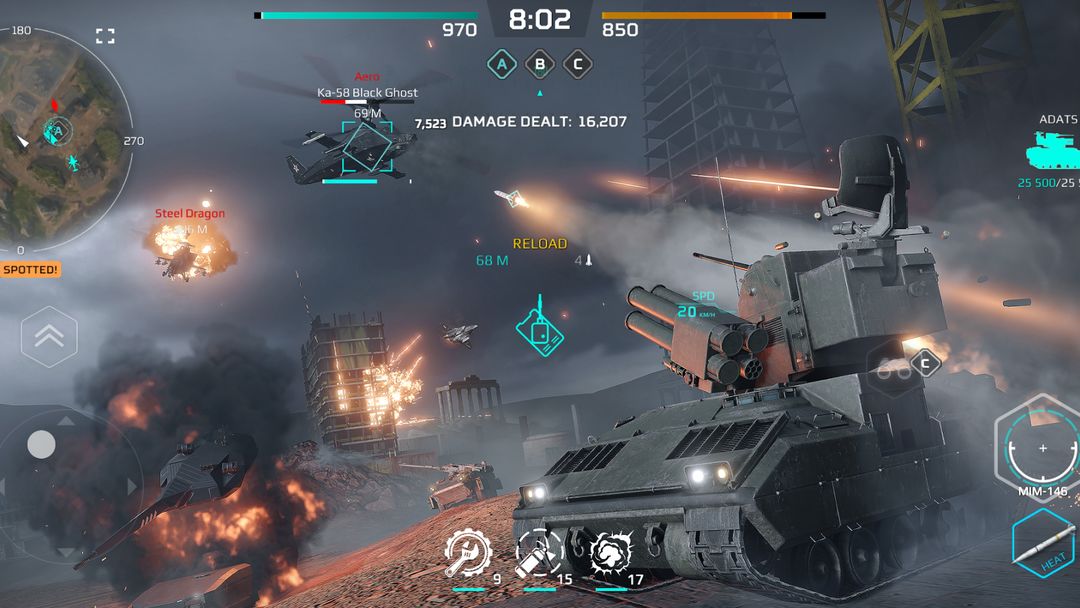
Task: Use the fire extinguisher consumable
Action: [537, 552]
